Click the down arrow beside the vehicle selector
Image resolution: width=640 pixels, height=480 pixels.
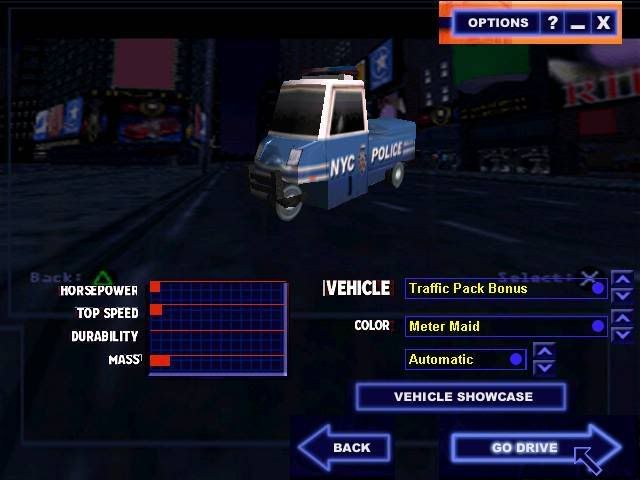coord(622,295)
